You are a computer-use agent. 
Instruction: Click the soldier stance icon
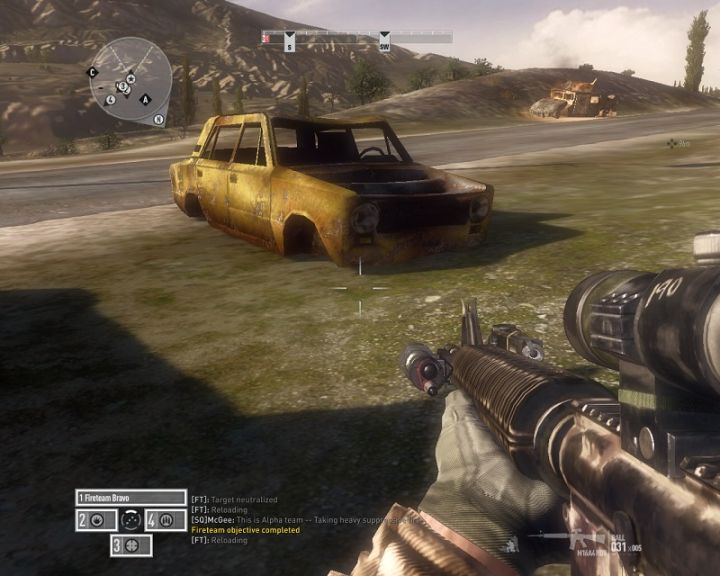512,545
